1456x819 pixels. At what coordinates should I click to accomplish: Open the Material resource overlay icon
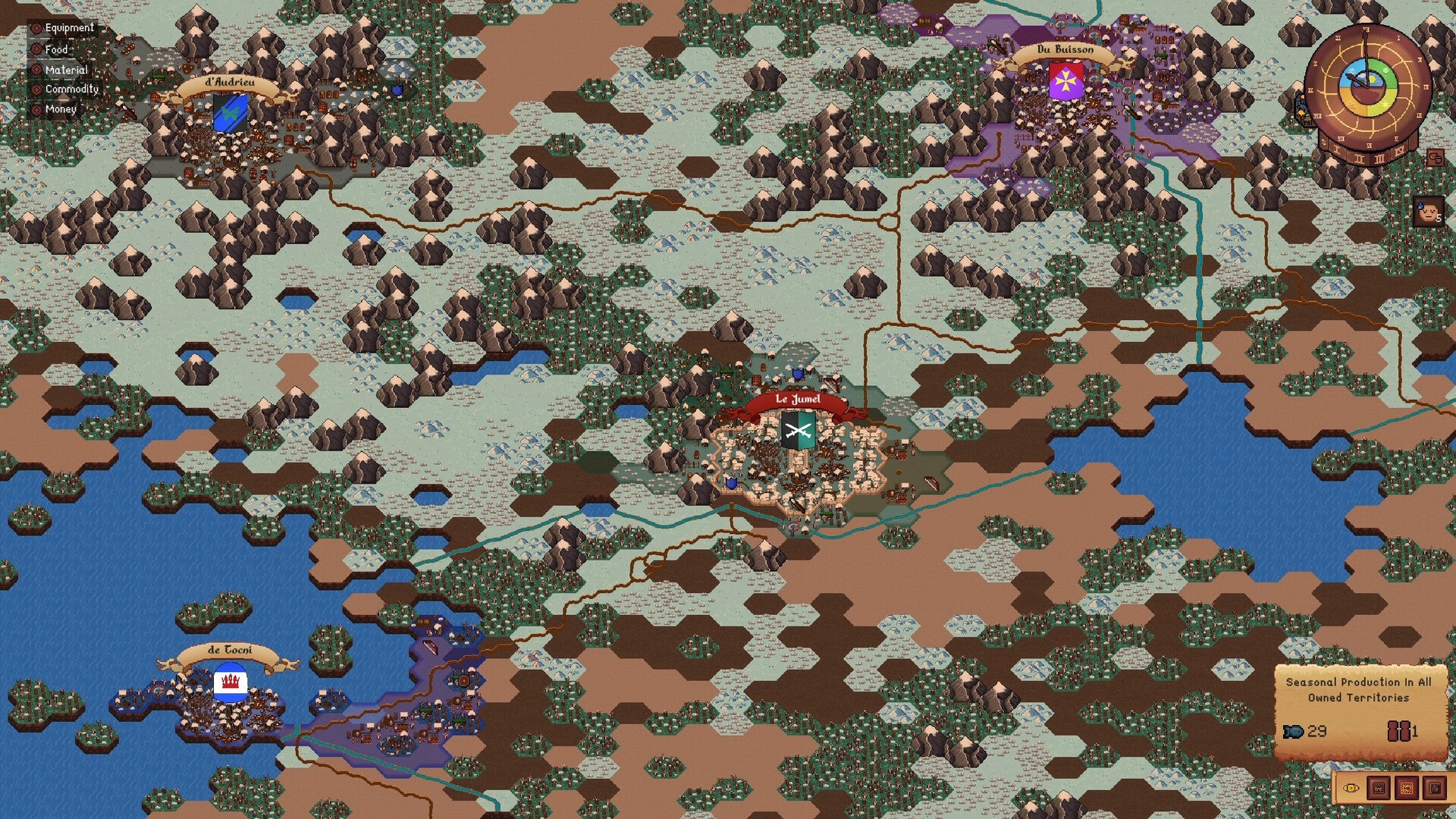36,69
